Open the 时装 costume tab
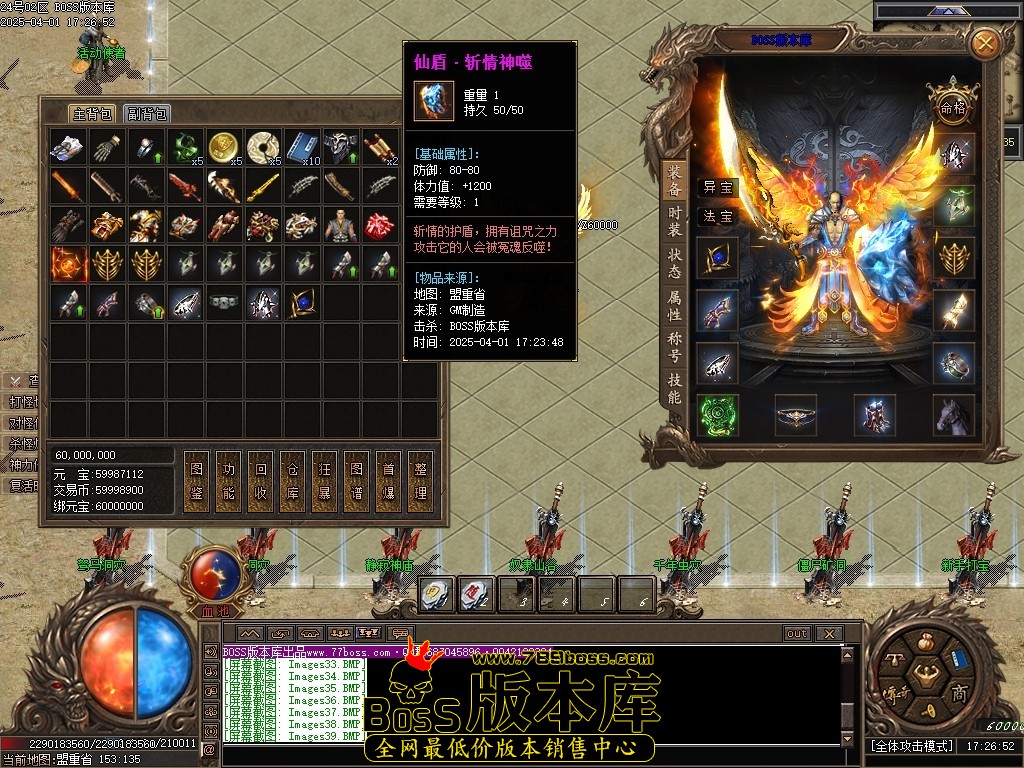 (675, 221)
